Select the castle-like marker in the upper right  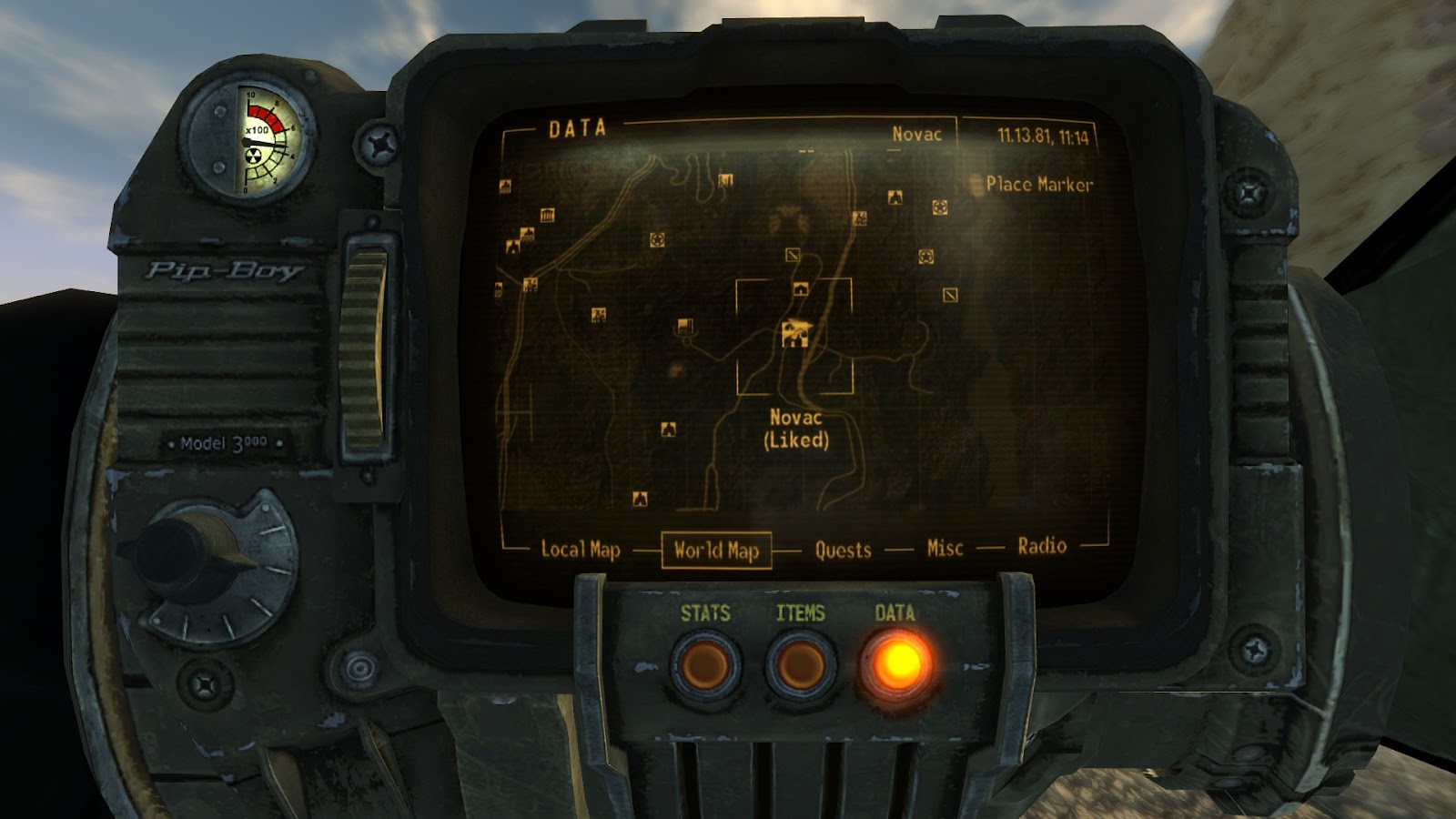coord(859,218)
